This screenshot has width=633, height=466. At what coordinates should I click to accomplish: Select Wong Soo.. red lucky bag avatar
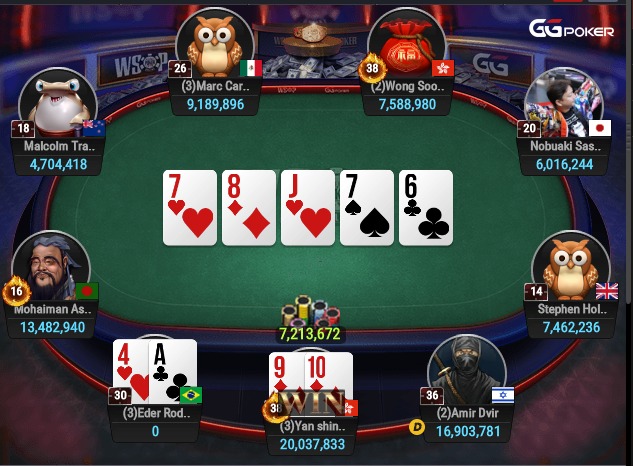click(406, 44)
